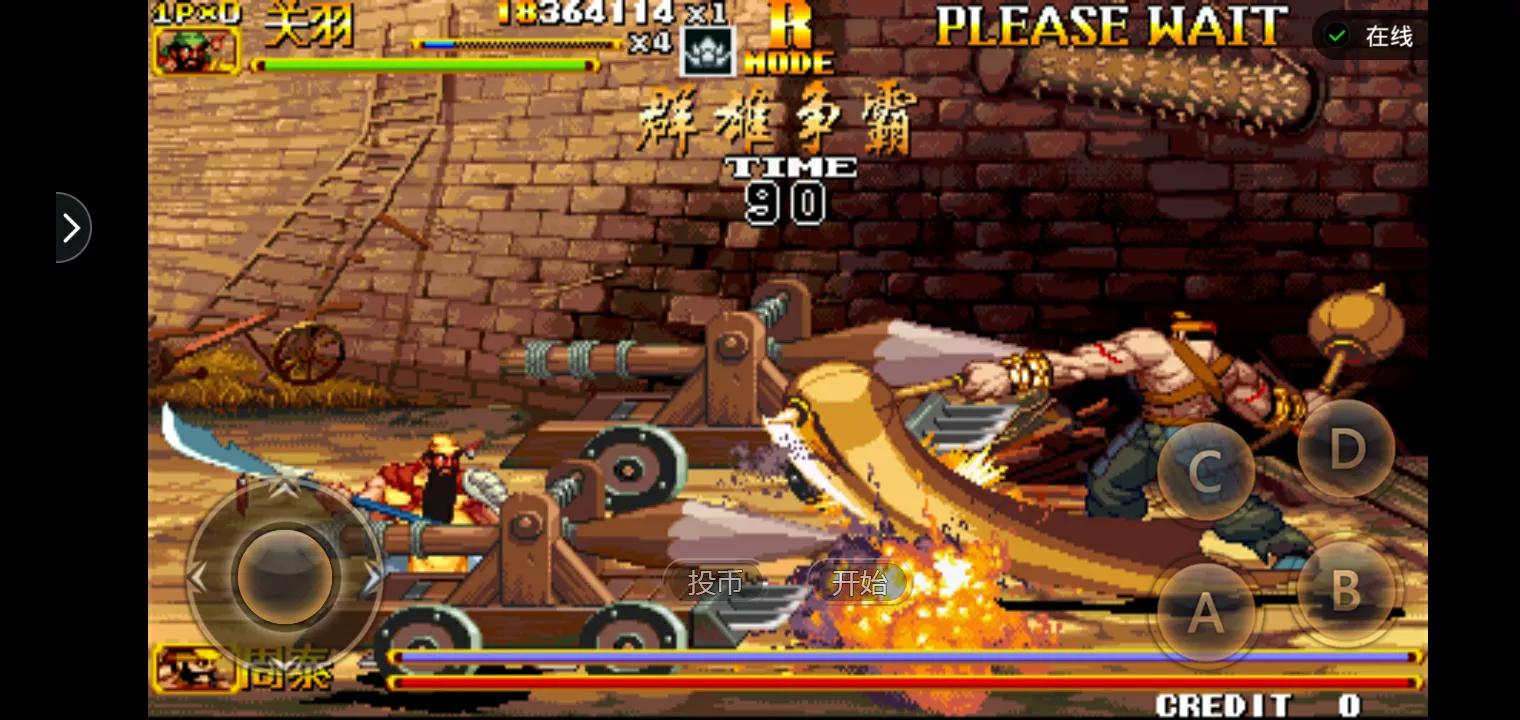Tap the right arrow on the joystick pad
The image size is (1520, 720).
pyautogui.click(x=372, y=577)
